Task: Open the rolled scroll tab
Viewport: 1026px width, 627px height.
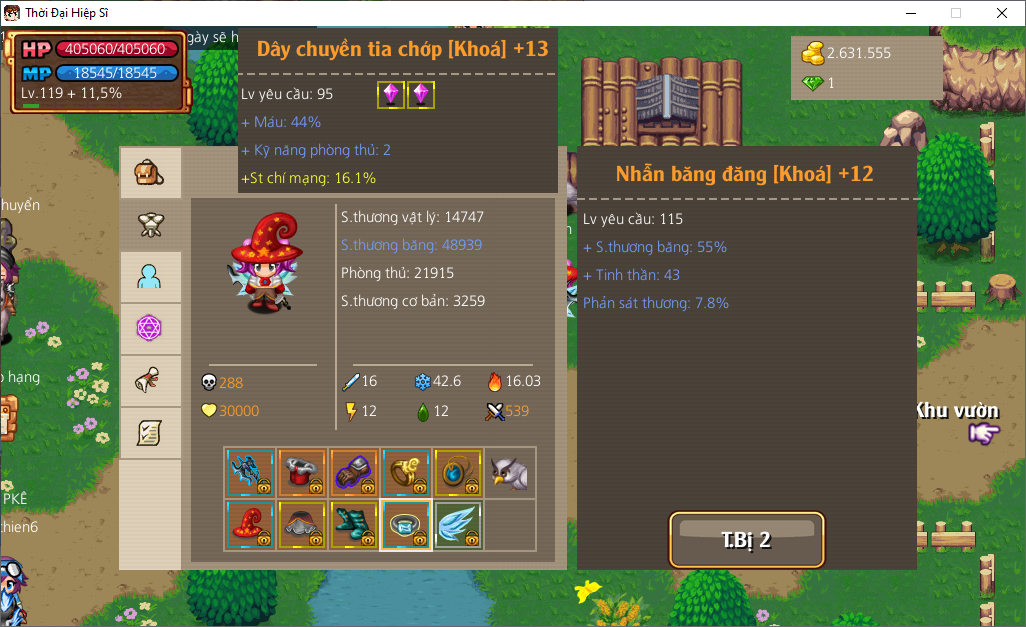Action: point(150,381)
